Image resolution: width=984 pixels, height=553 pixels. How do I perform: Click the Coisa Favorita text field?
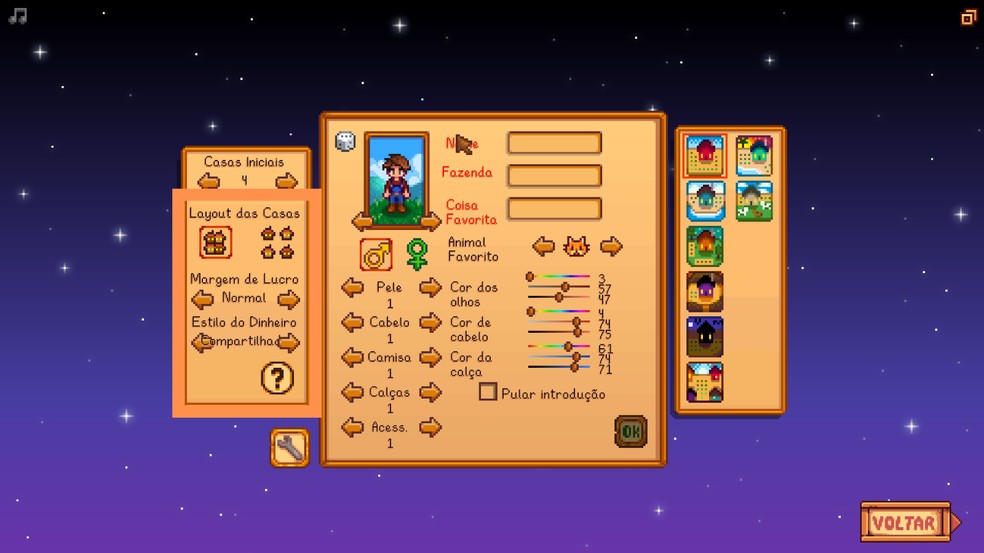554,209
